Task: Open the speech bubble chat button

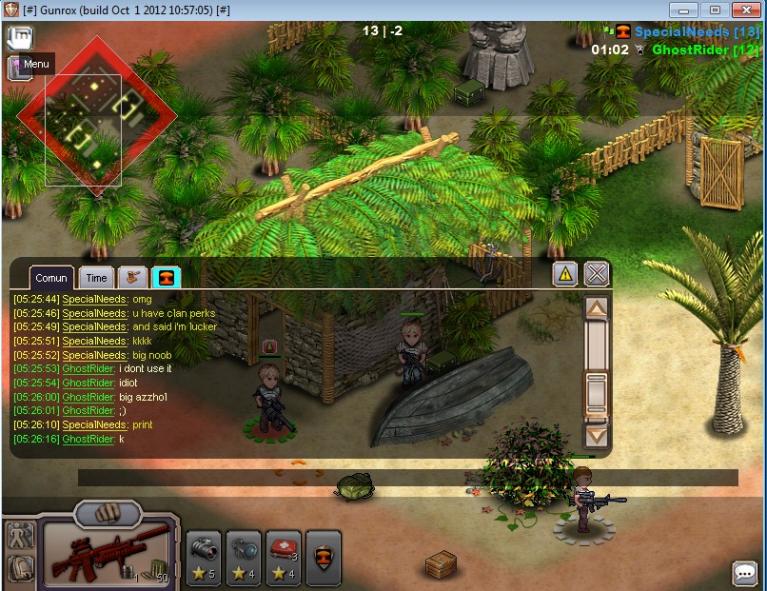Action: coord(745,573)
